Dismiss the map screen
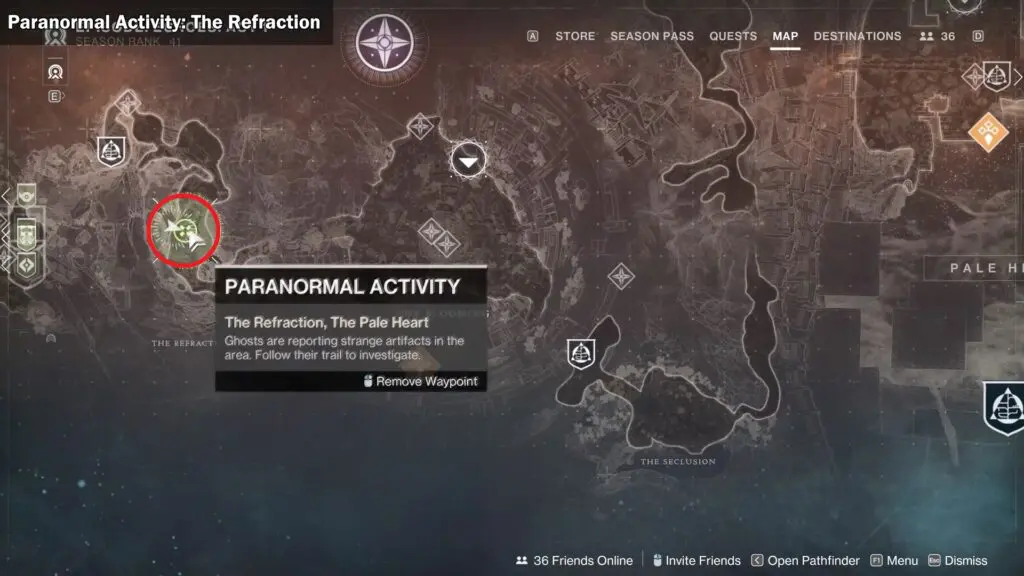The image size is (1024, 576). point(958,561)
